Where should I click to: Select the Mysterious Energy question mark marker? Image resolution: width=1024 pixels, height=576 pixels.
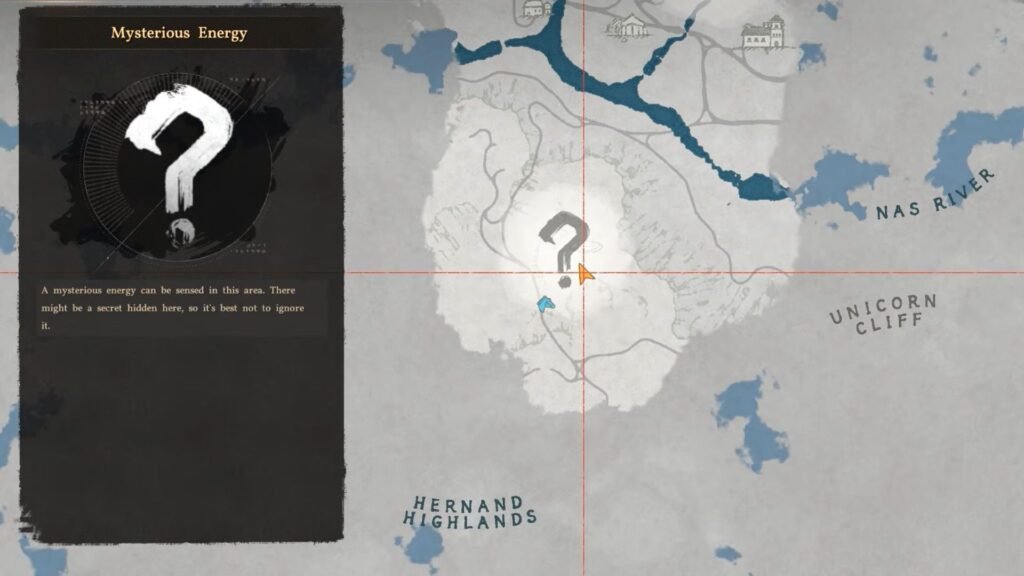561,247
